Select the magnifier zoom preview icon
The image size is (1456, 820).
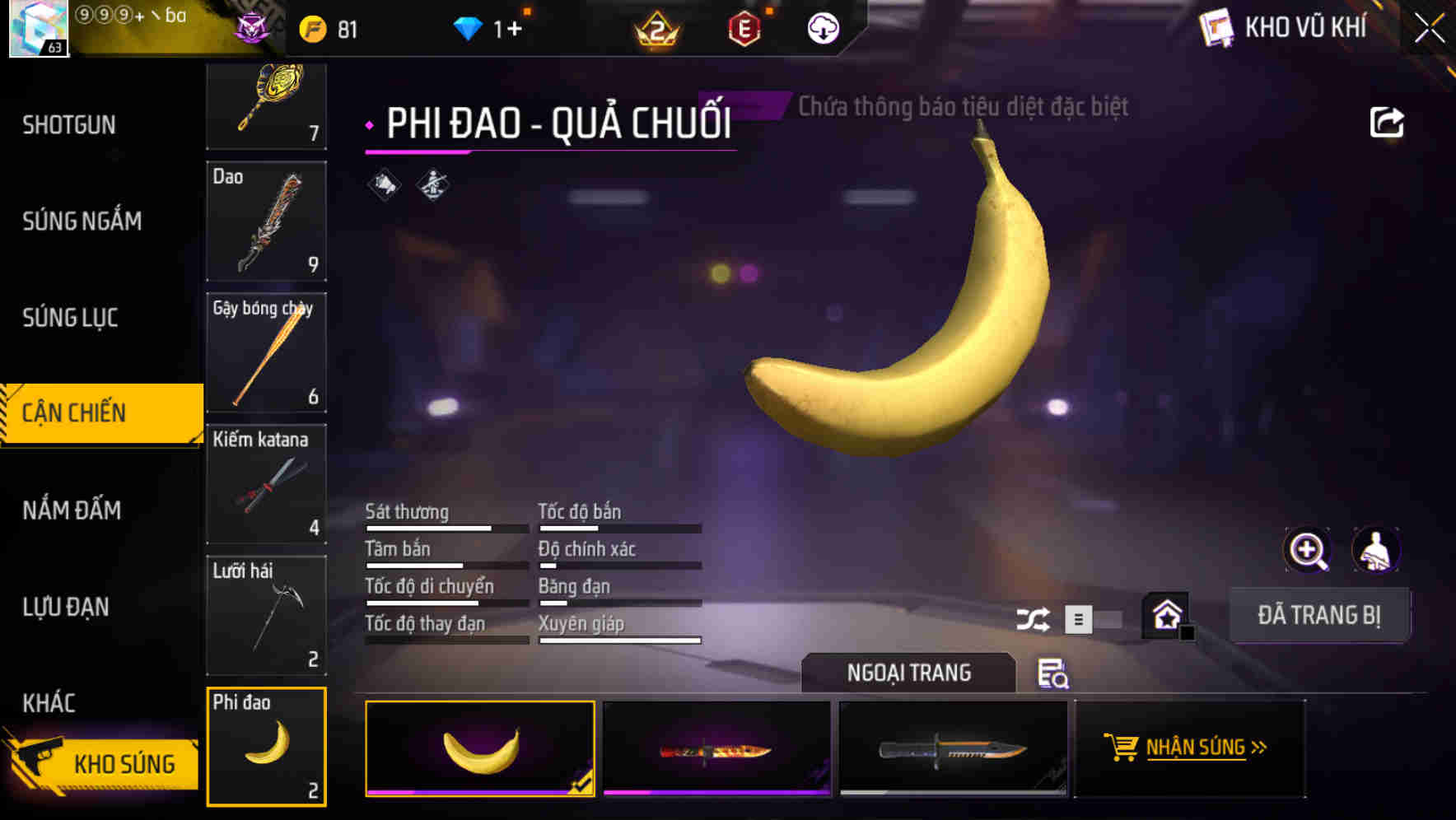pos(1308,549)
